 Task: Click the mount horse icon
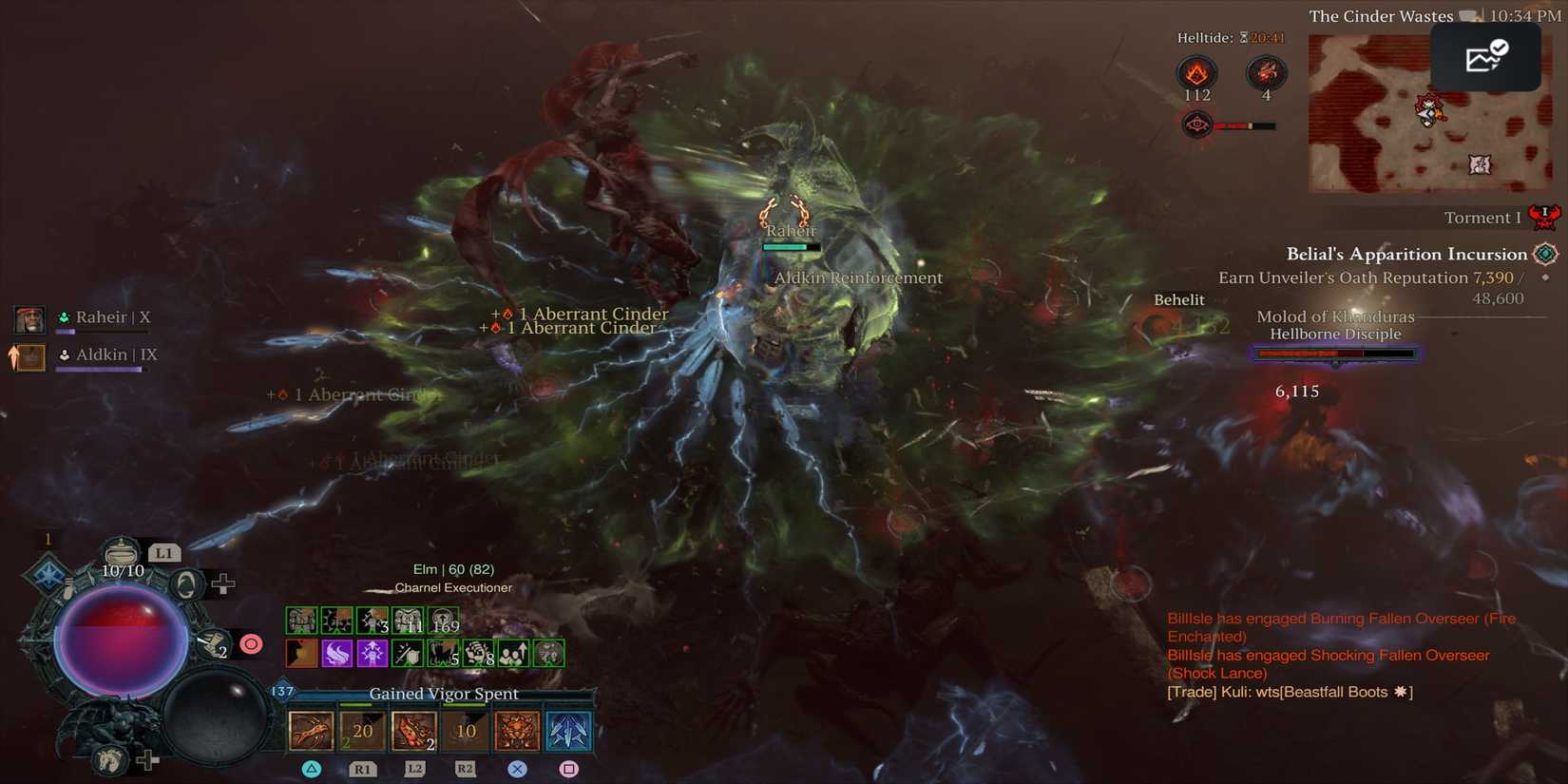click(x=109, y=758)
